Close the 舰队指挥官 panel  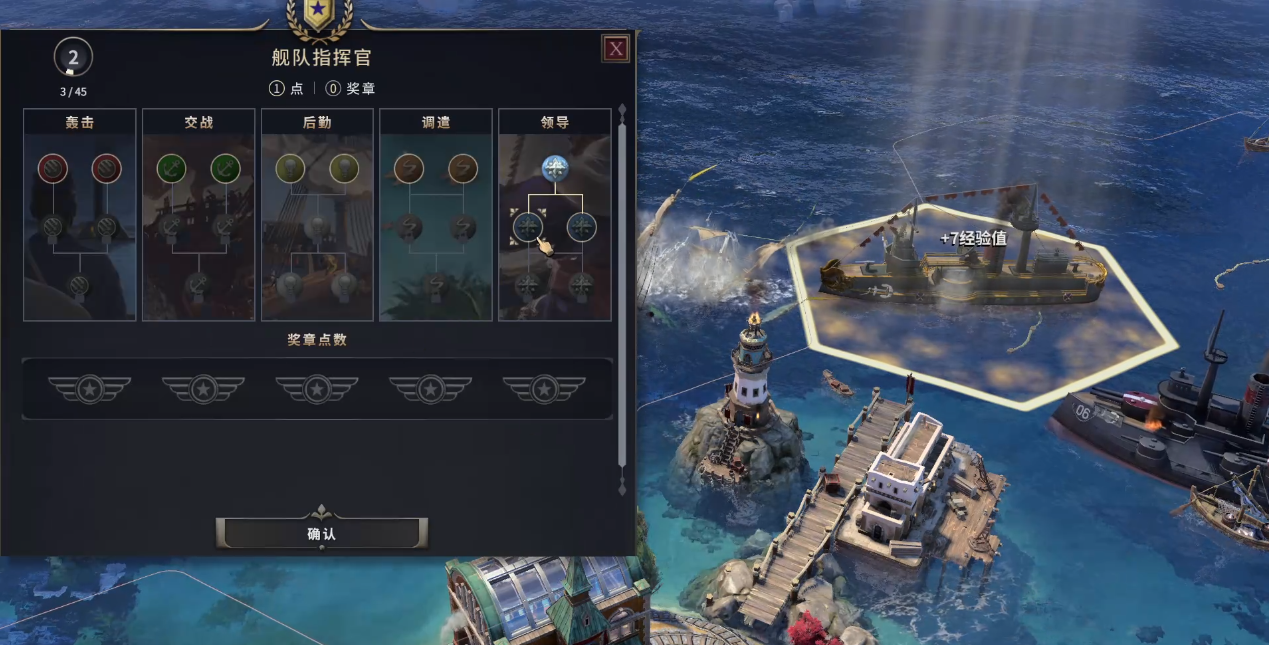[x=616, y=48]
